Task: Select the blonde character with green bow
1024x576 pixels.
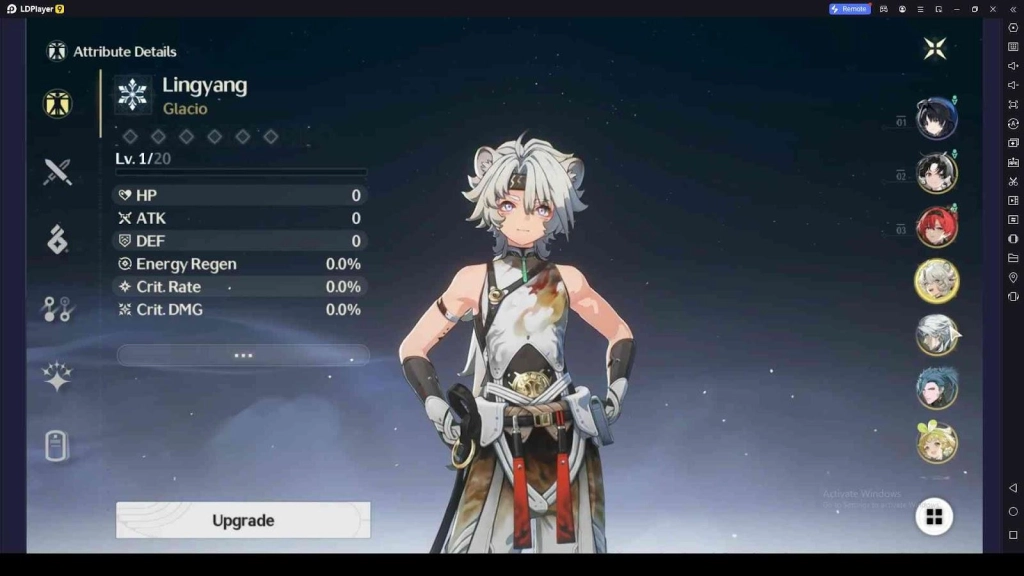Action: [937, 442]
